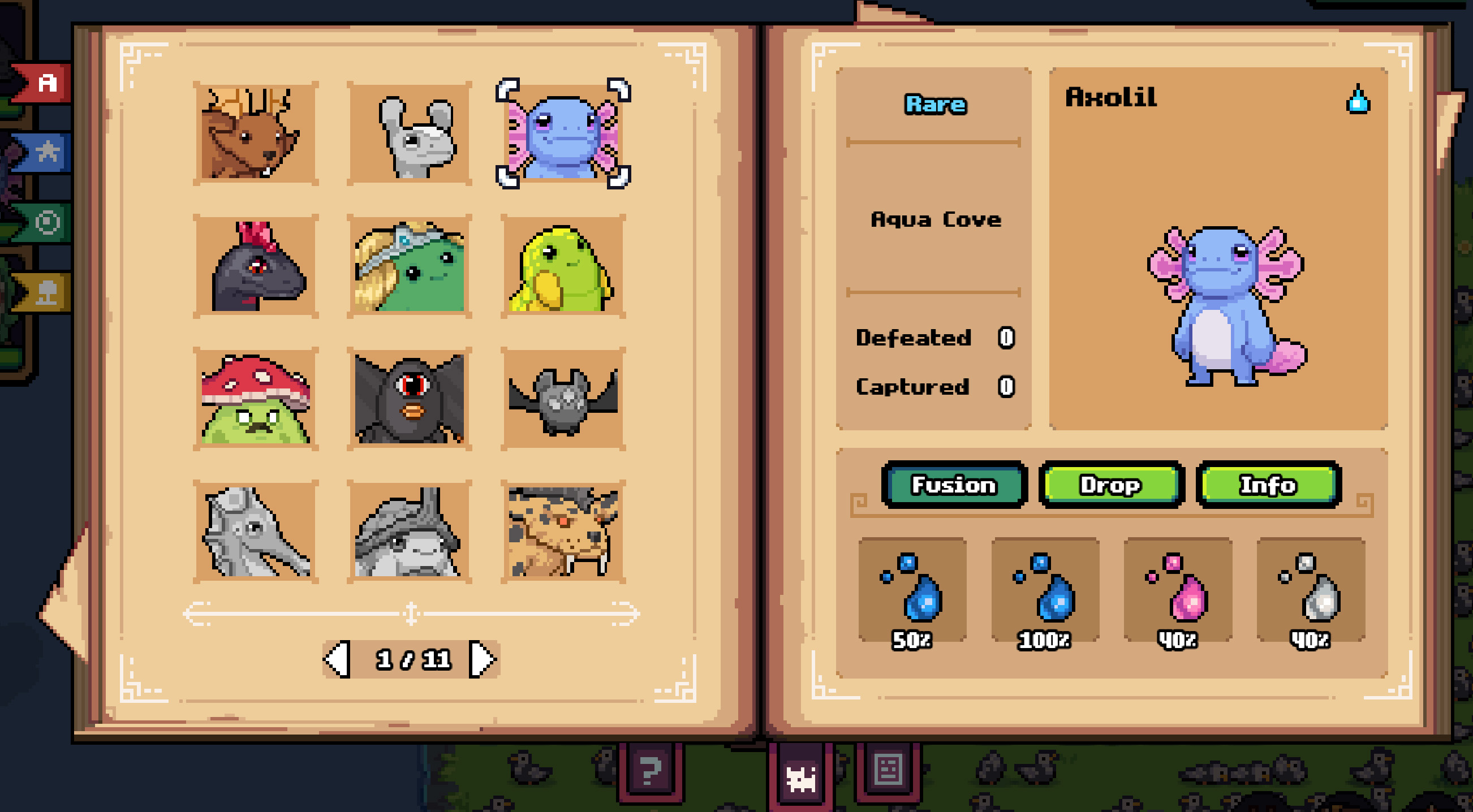Image resolution: width=1473 pixels, height=812 pixels.
Task: Open the question mark bookmark tab
Action: click(650, 772)
